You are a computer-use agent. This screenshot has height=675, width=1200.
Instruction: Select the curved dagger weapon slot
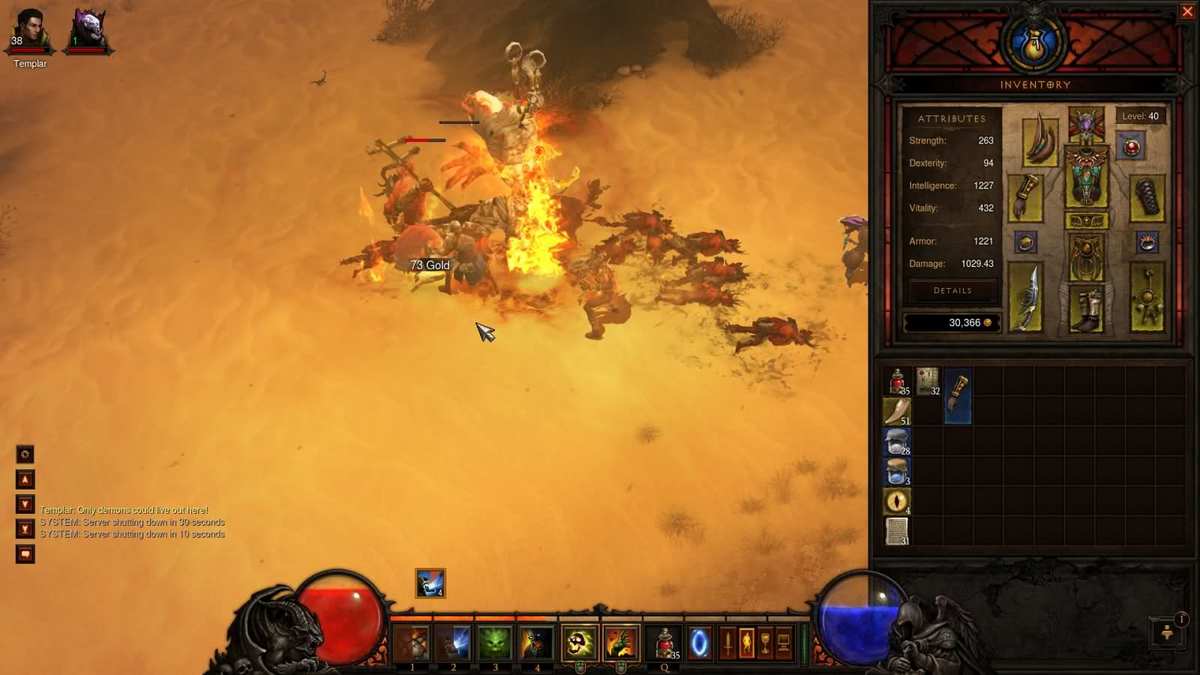[1025, 297]
